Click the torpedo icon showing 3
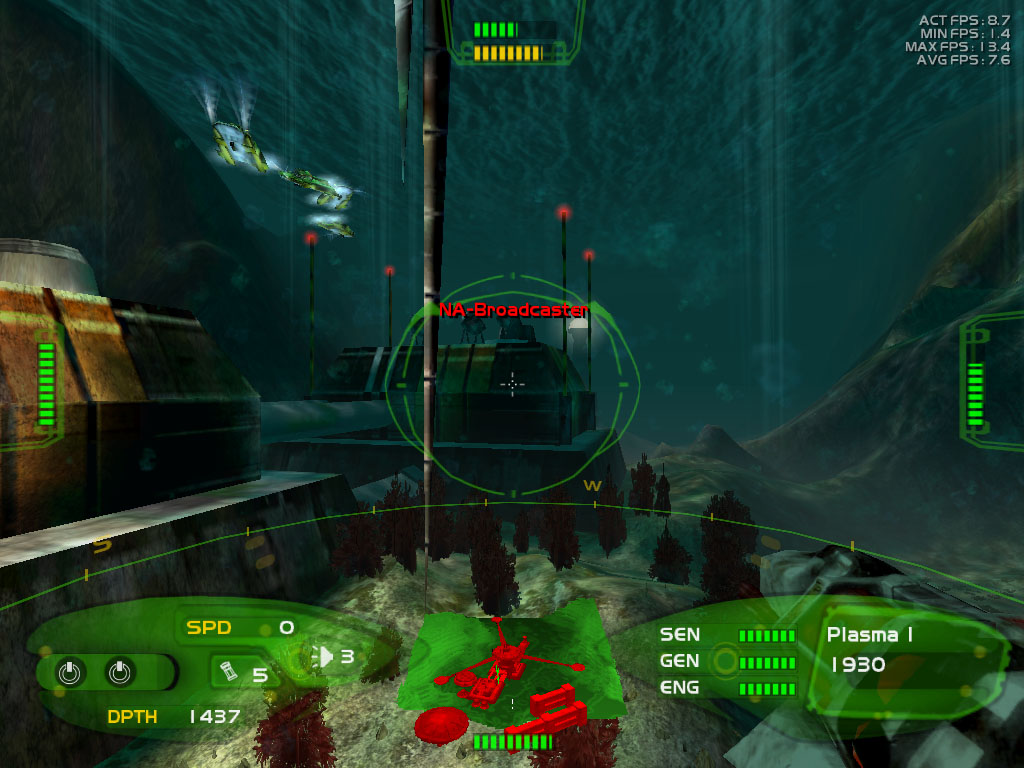Viewport: 1024px width, 768px height. point(325,656)
